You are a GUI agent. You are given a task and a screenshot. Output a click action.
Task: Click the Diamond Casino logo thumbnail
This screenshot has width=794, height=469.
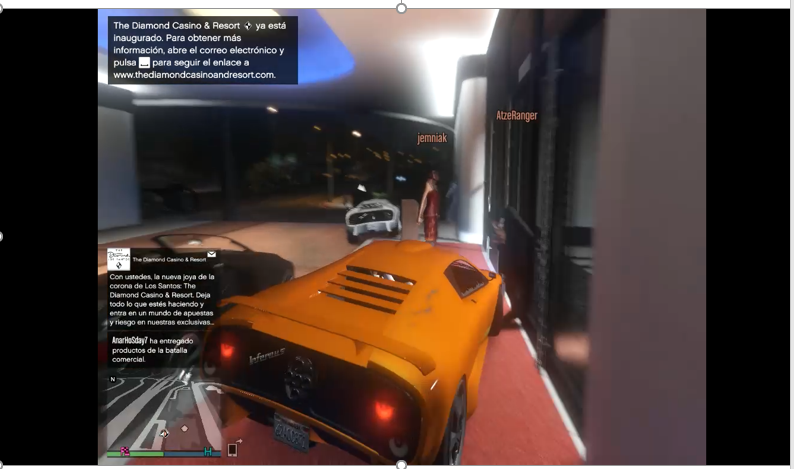point(119,259)
